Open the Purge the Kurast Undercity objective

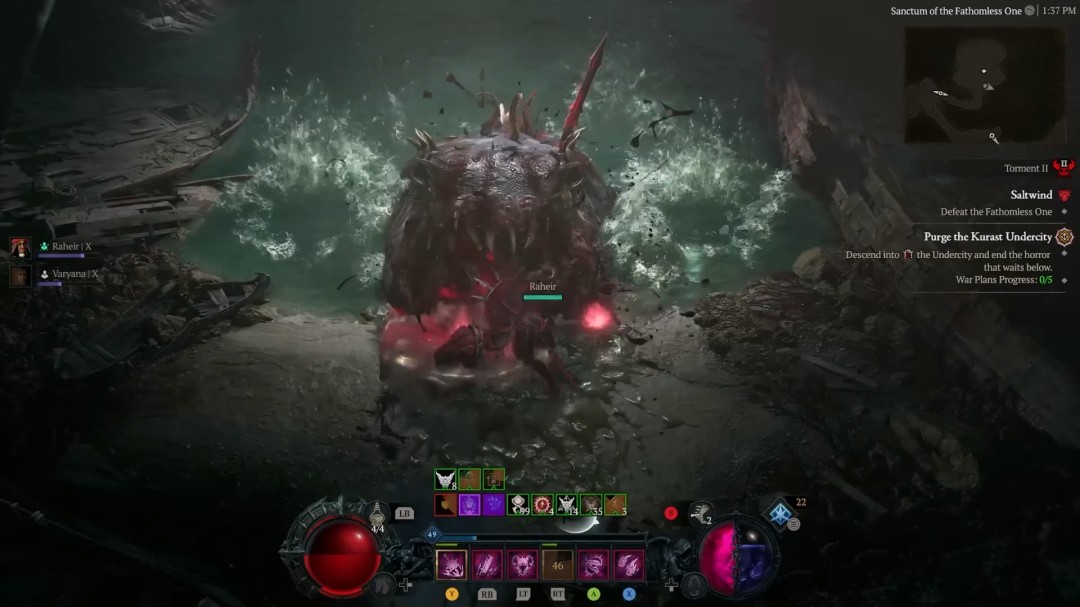(x=988, y=237)
